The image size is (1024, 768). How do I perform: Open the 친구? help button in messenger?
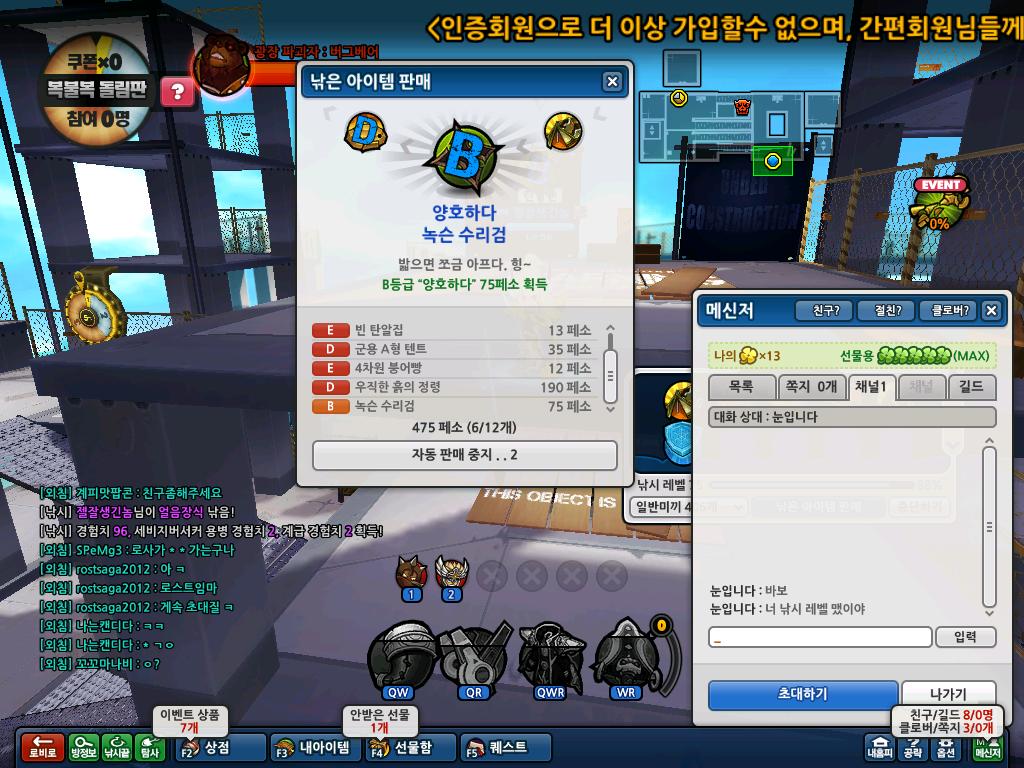(x=825, y=311)
